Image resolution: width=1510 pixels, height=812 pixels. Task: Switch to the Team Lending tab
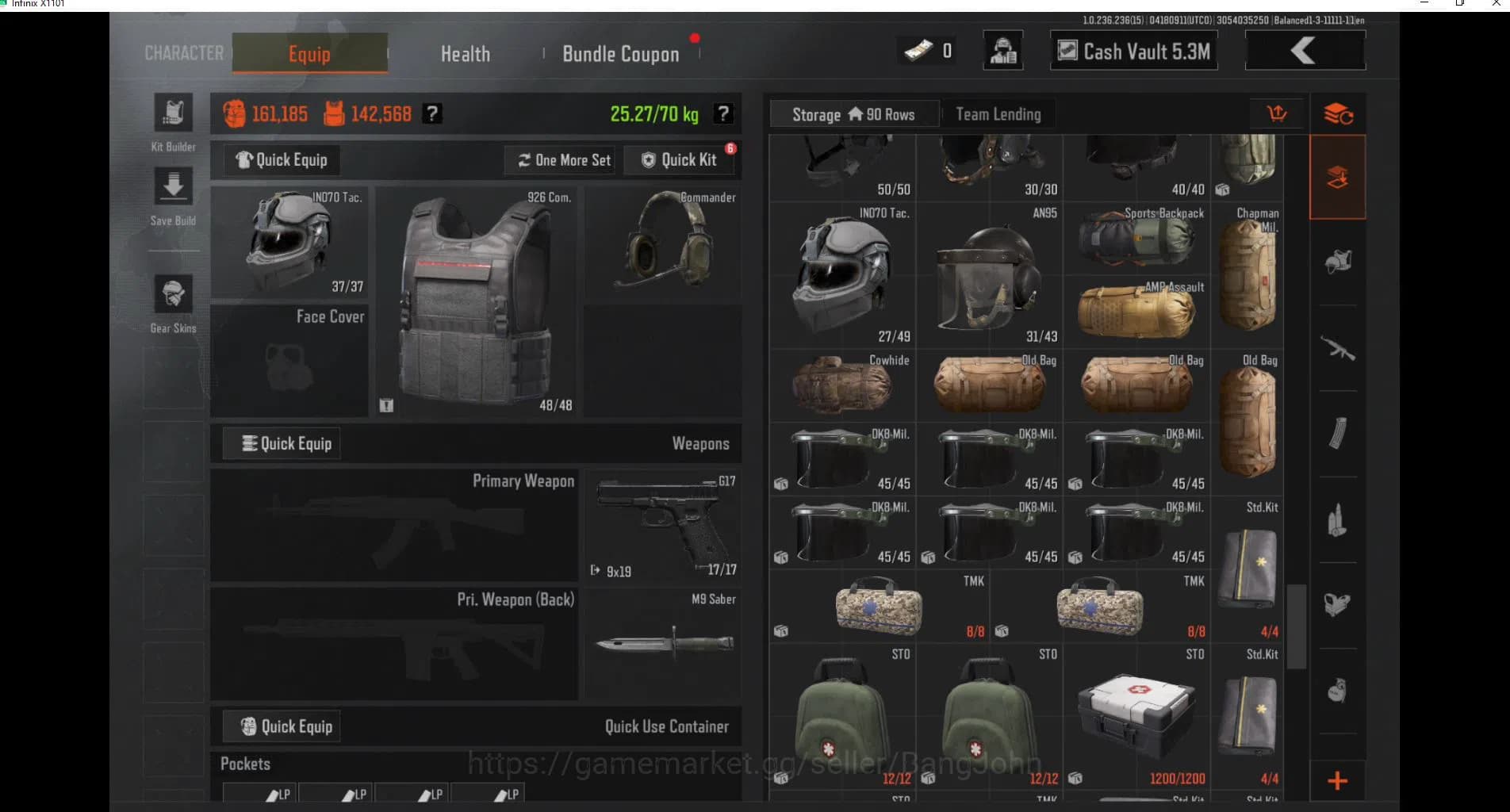pos(998,113)
